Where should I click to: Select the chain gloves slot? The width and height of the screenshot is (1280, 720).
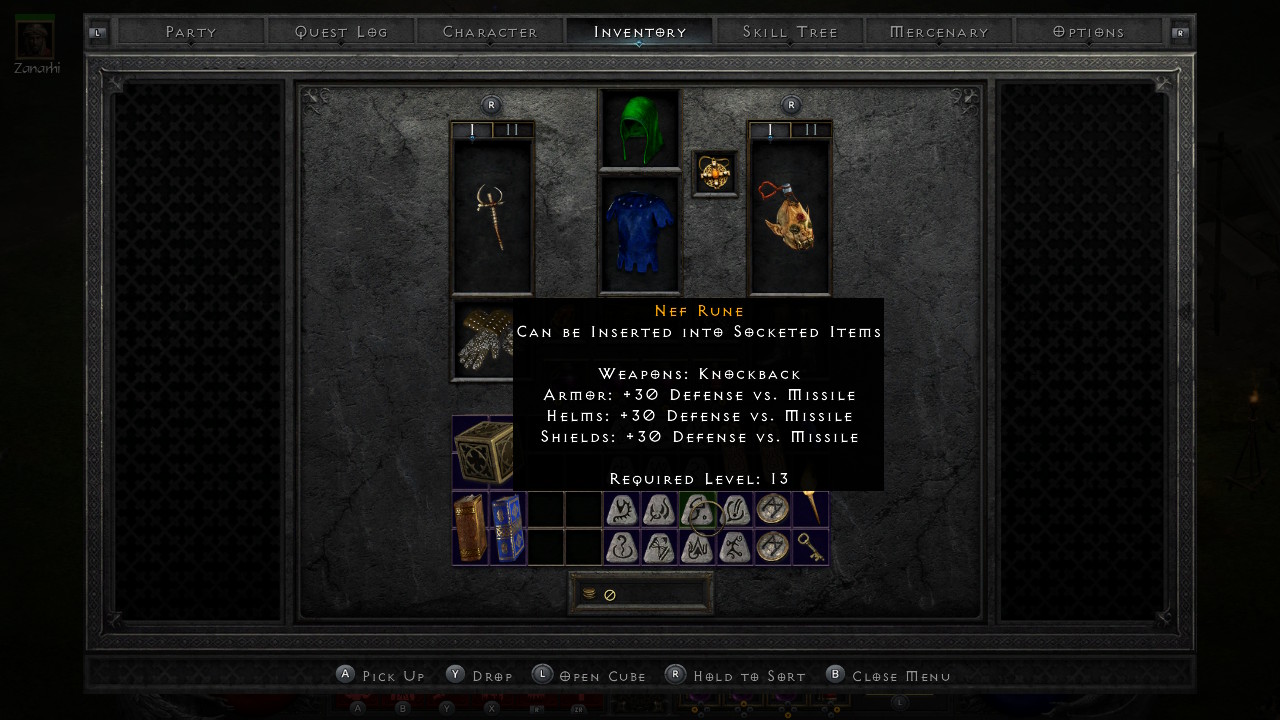pos(482,340)
